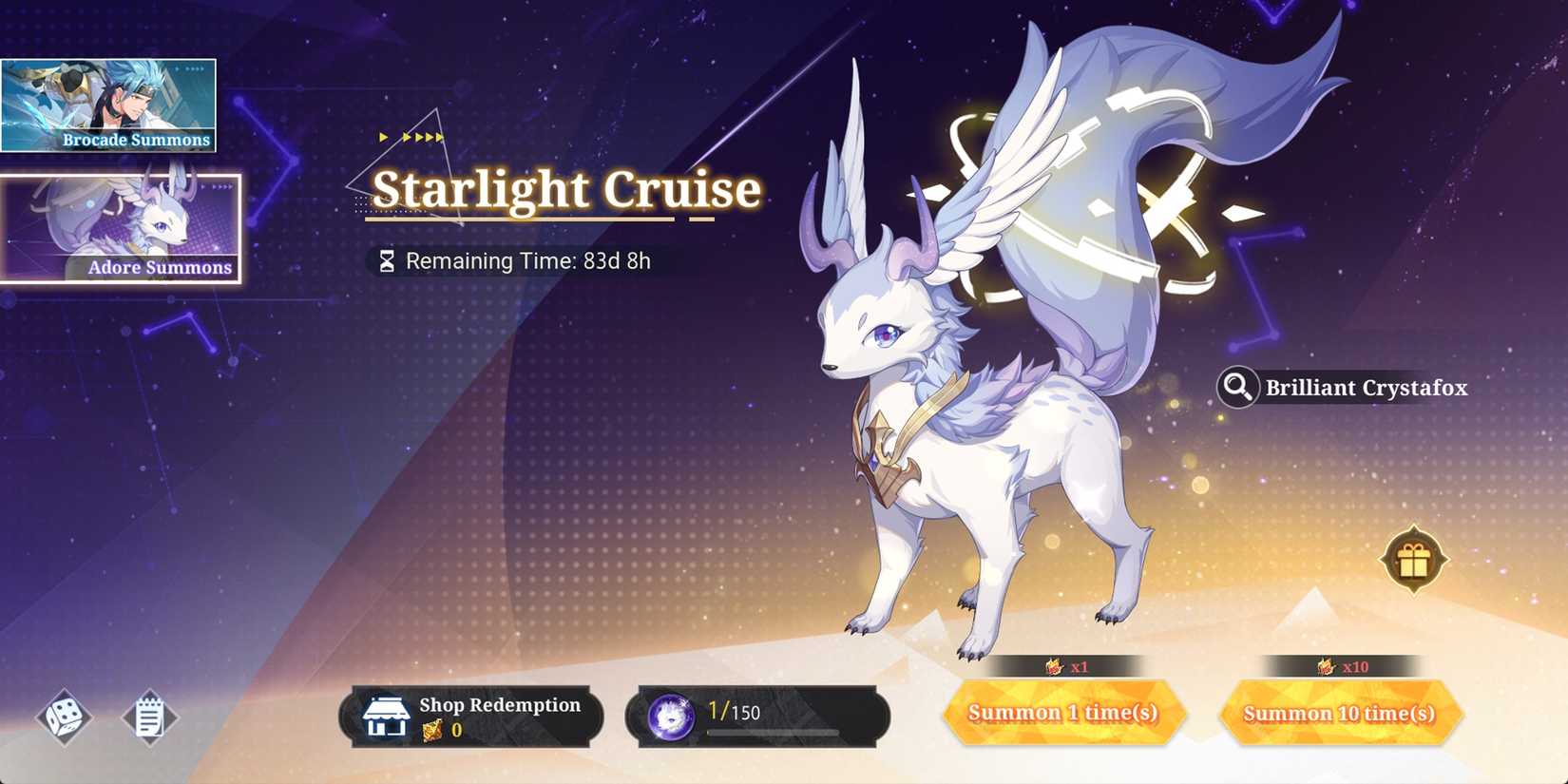This screenshot has width=1568, height=784.
Task: Click the hourglass icon beside Remaining Time
Action: click(386, 259)
